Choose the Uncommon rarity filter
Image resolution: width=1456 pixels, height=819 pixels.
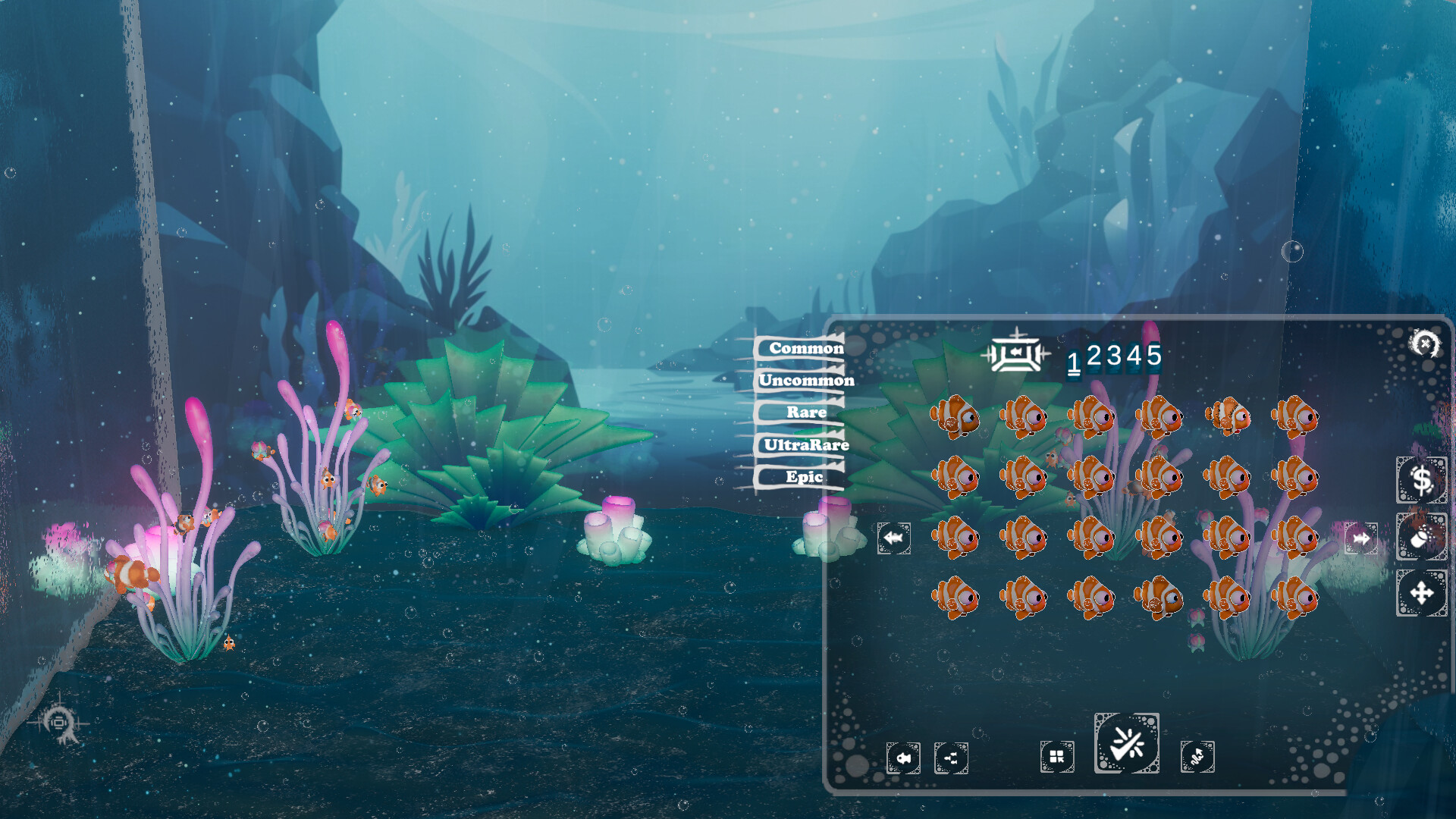(x=806, y=380)
